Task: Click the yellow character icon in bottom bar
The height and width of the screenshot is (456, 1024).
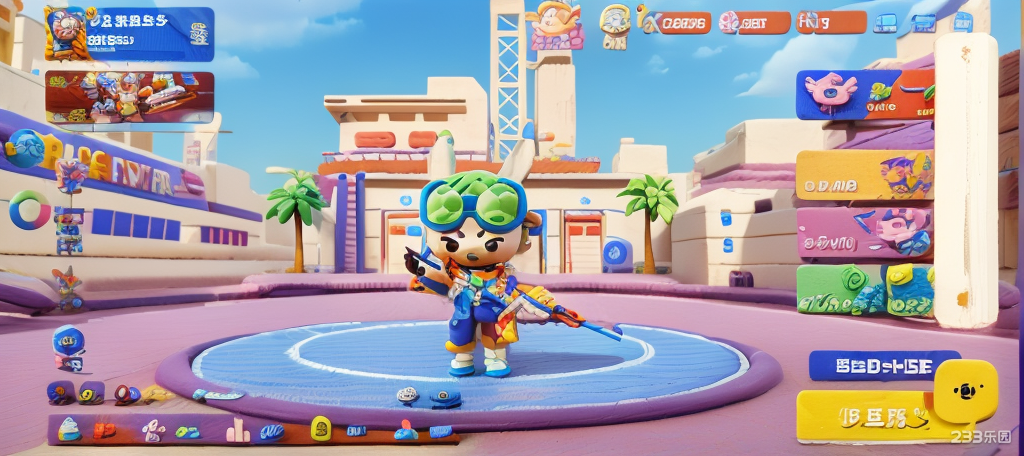Action: click(x=321, y=430)
